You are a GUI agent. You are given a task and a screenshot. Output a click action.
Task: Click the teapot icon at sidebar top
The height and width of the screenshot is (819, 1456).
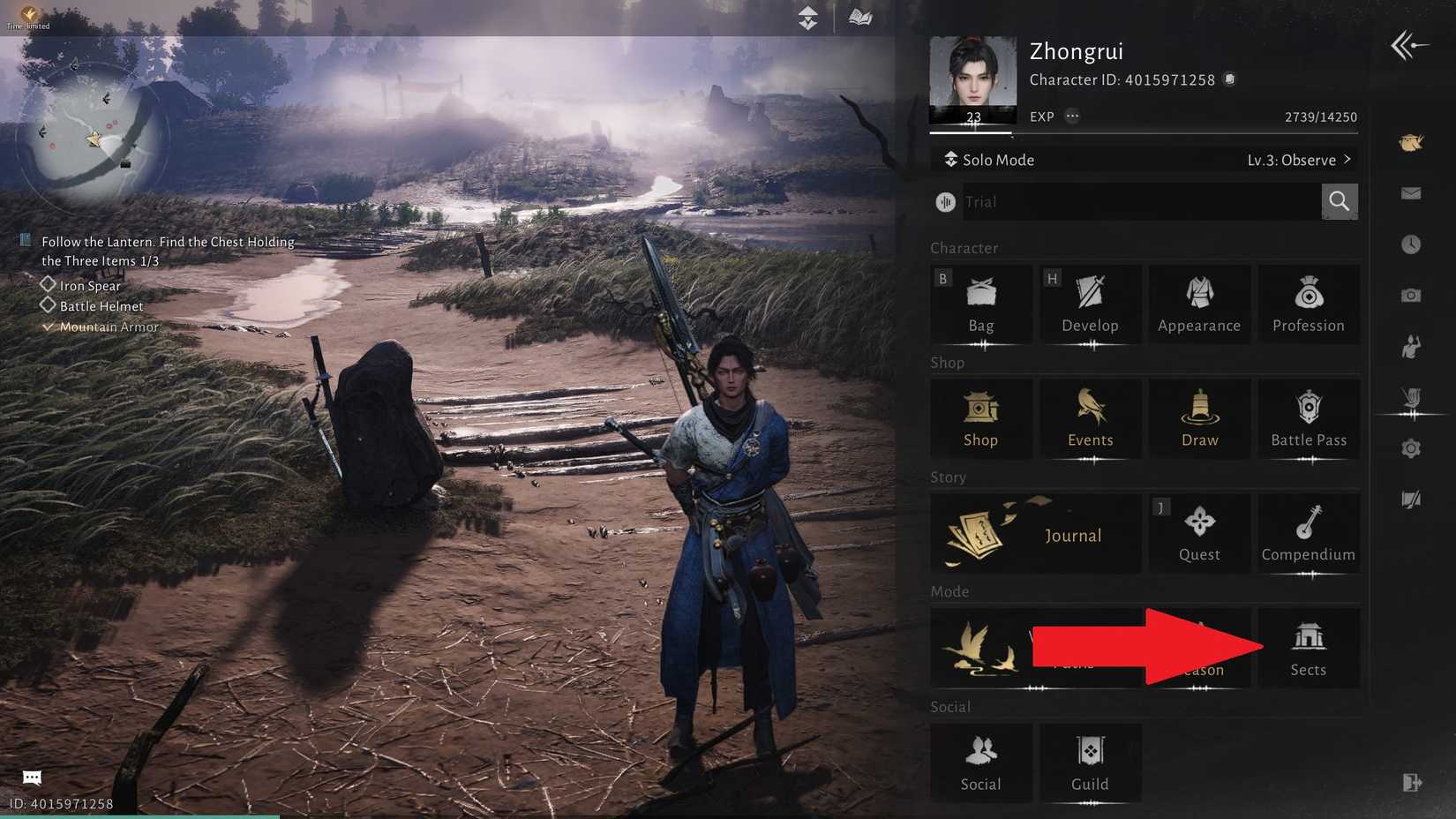pyautogui.click(x=1410, y=142)
